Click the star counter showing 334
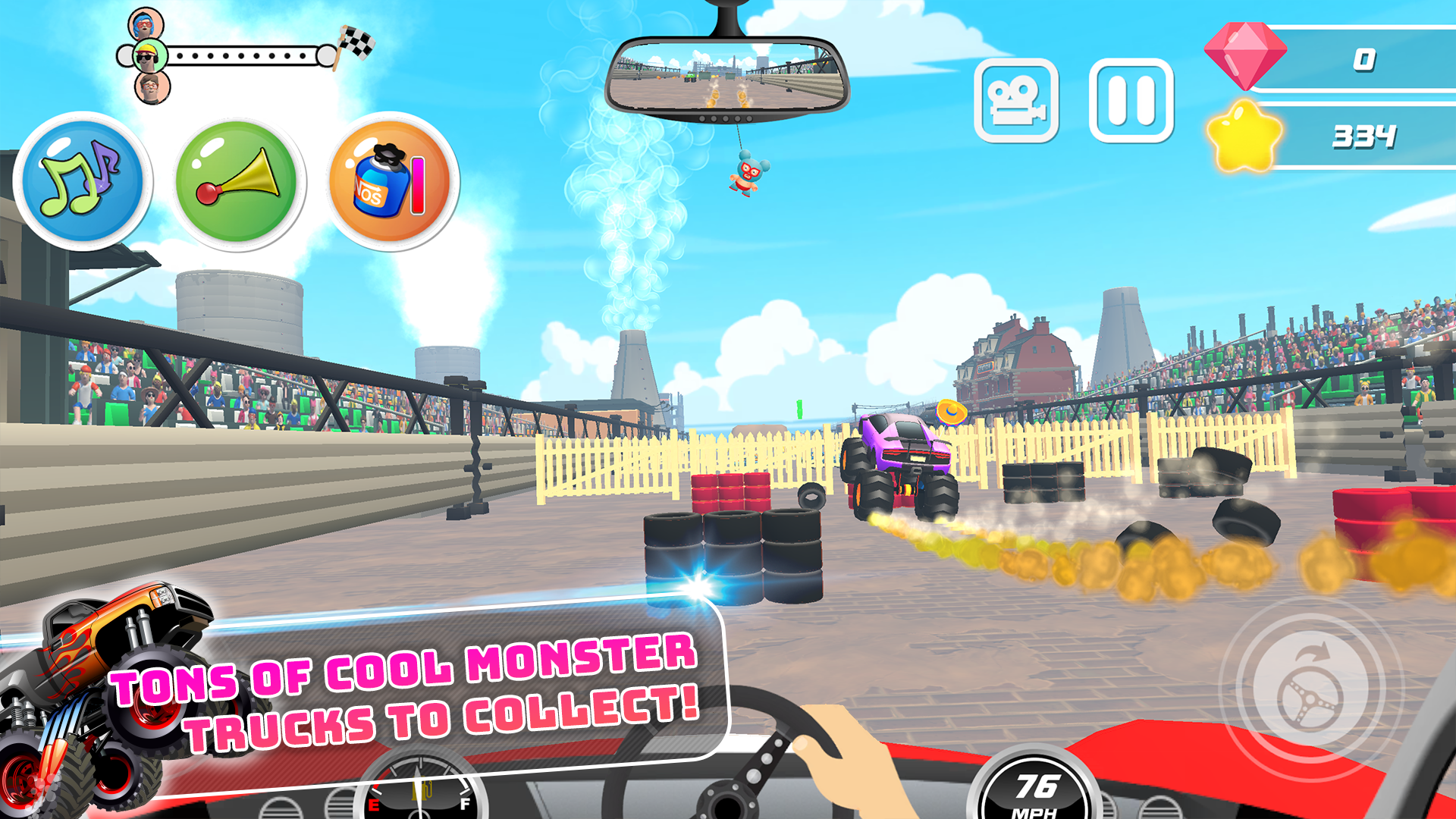This screenshot has height=819, width=1456. [x=1365, y=136]
